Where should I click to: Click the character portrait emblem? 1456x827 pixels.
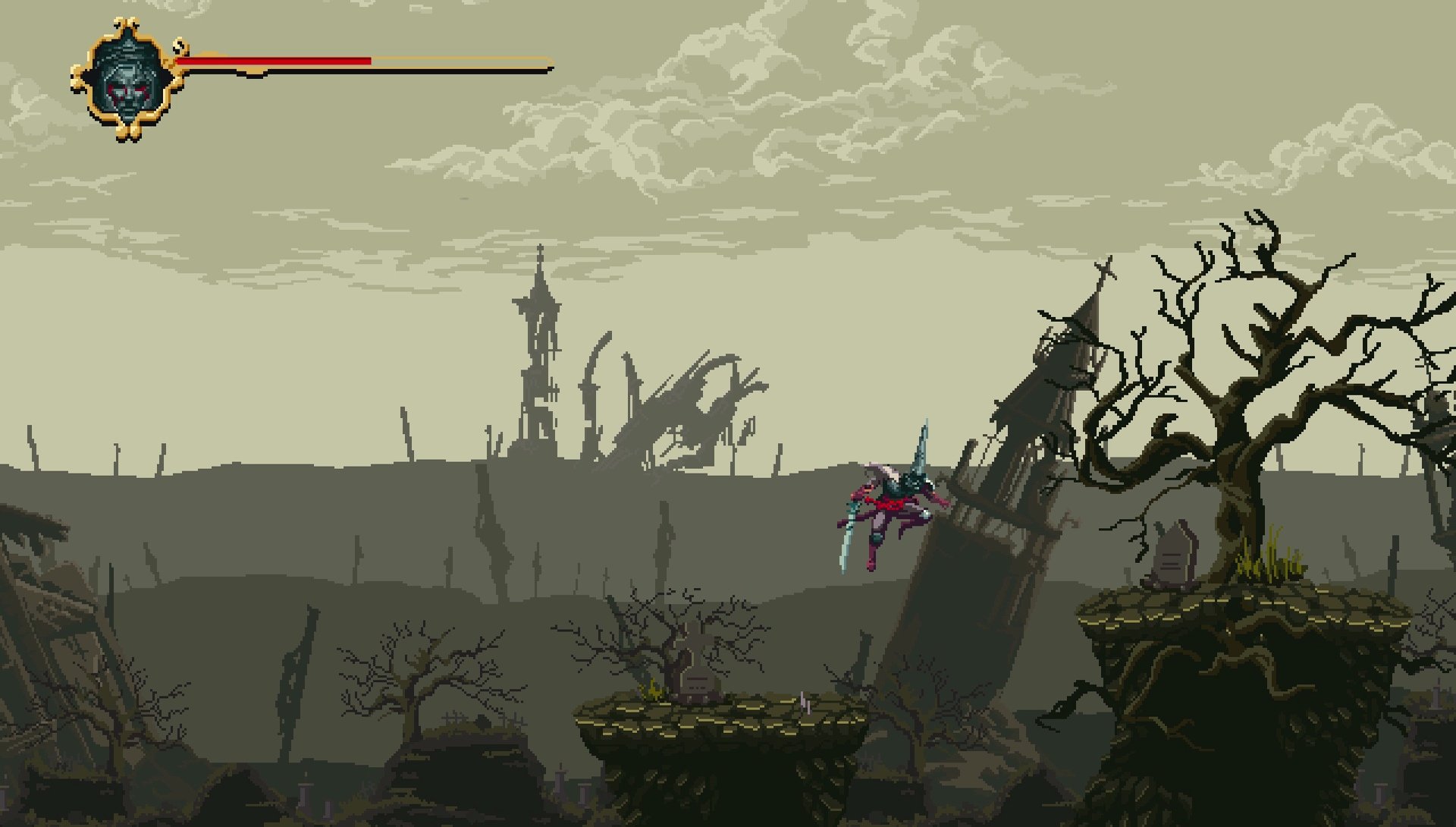(x=127, y=80)
